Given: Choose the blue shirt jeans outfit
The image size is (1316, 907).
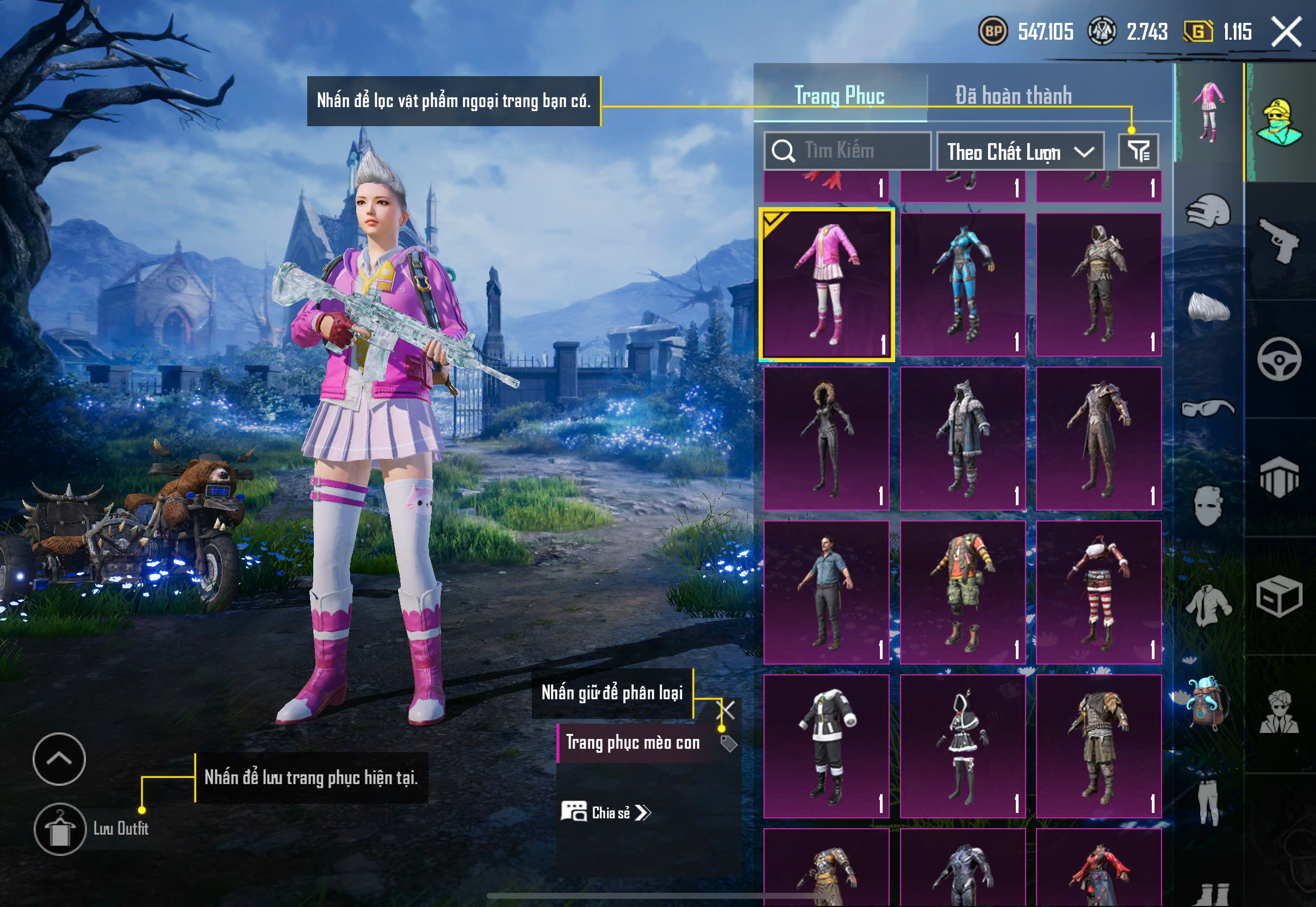Looking at the screenshot, I should click(826, 592).
